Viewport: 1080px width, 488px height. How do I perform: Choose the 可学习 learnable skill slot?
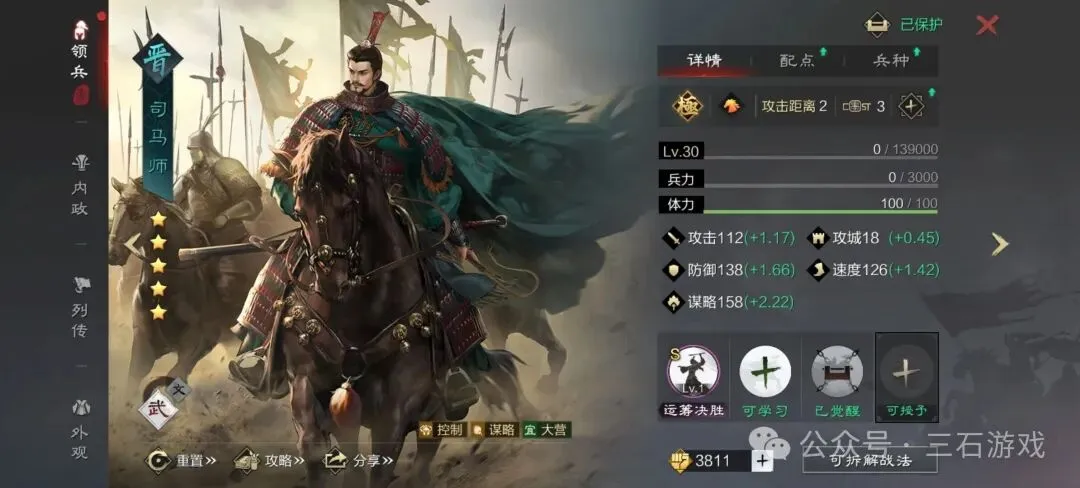coord(765,372)
